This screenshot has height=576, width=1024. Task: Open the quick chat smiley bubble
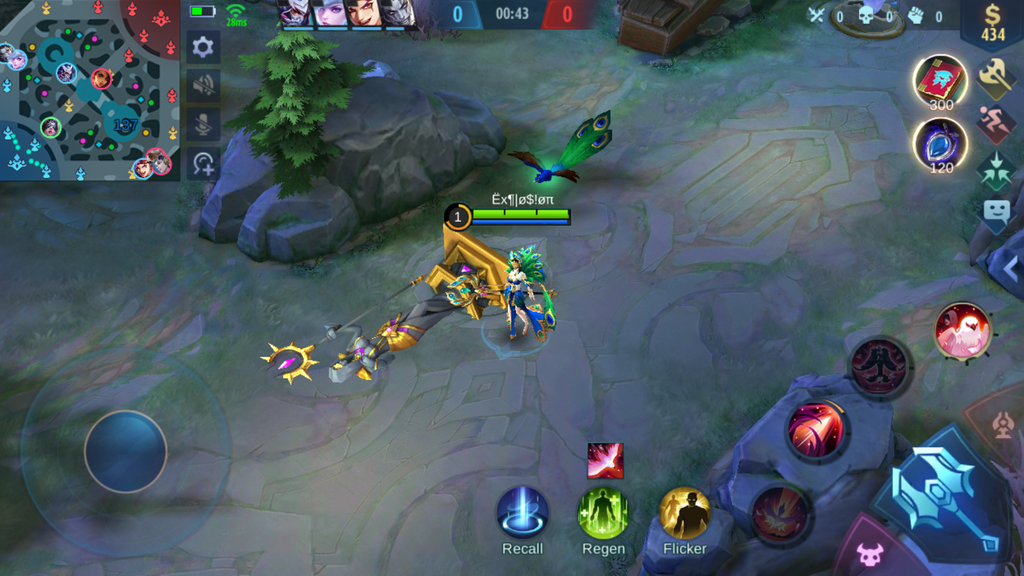pos(996,212)
